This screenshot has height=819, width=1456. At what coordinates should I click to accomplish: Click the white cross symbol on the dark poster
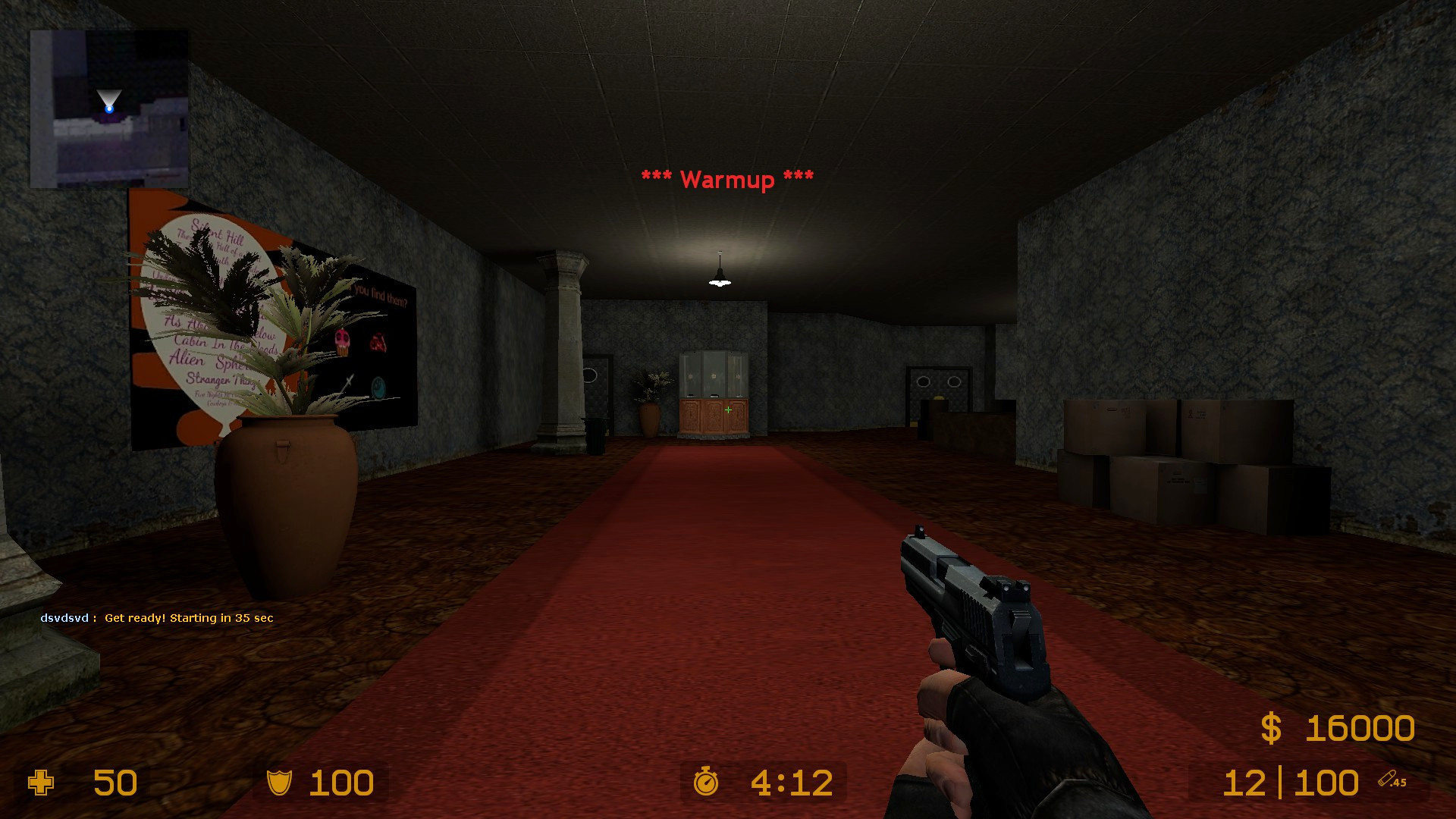click(348, 381)
